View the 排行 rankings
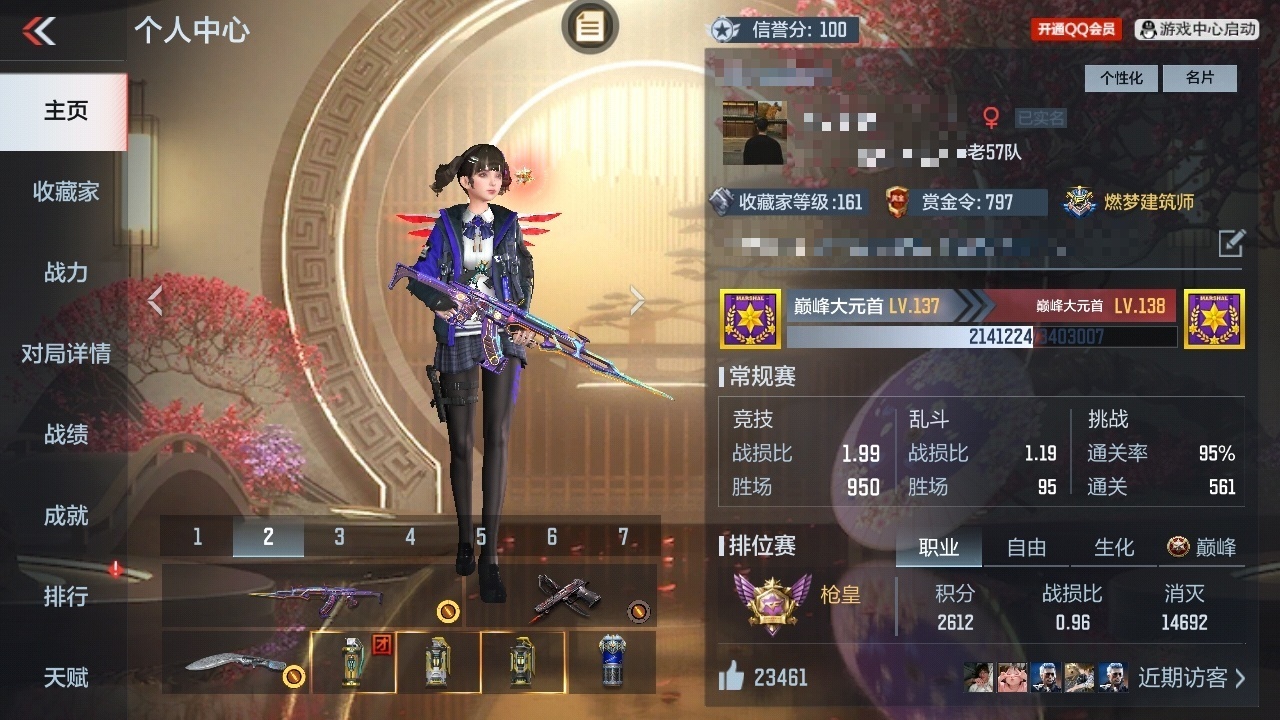 coord(65,596)
